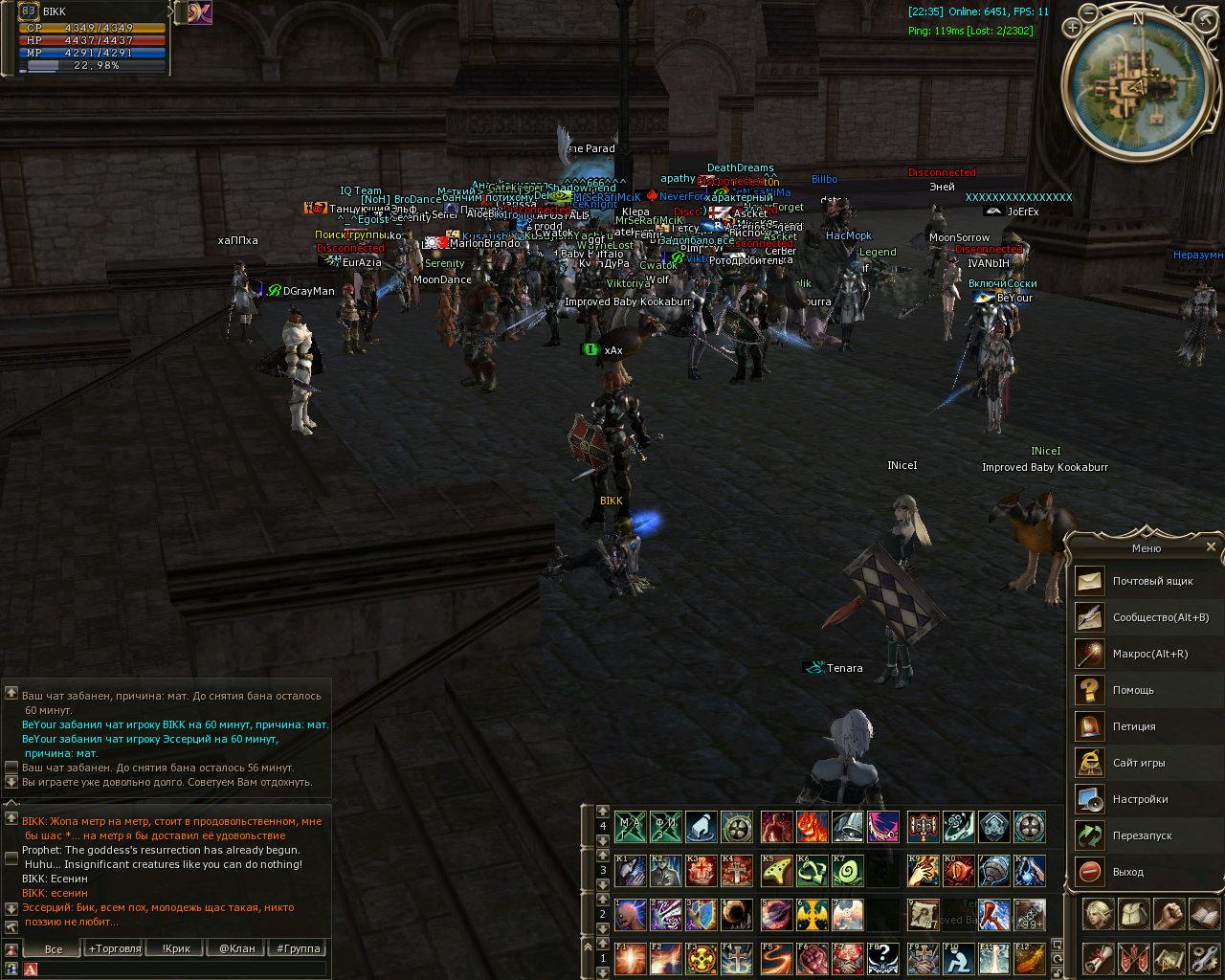
Task: Select the @Клан chat tab
Action: (236, 948)
